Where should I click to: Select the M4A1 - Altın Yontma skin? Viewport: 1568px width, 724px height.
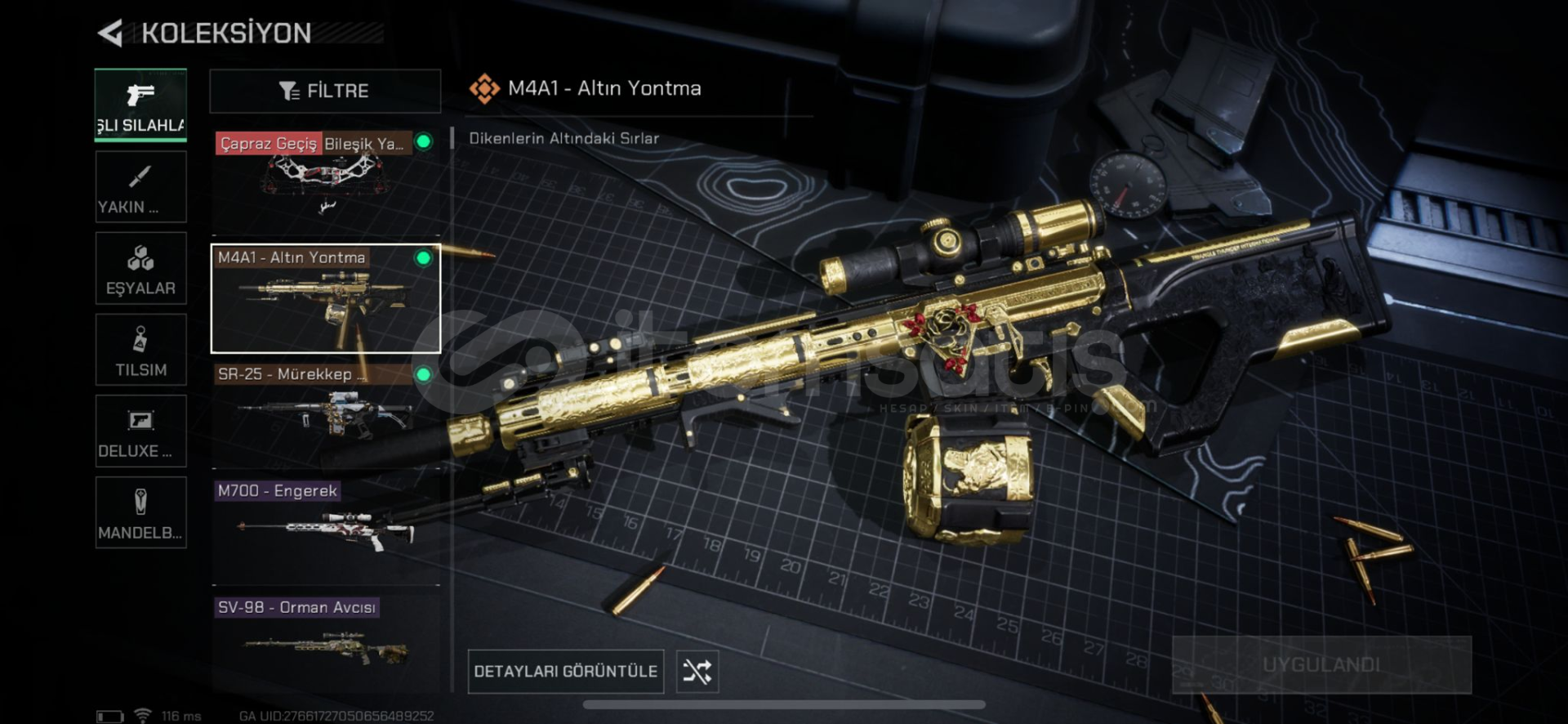(325, 298)
